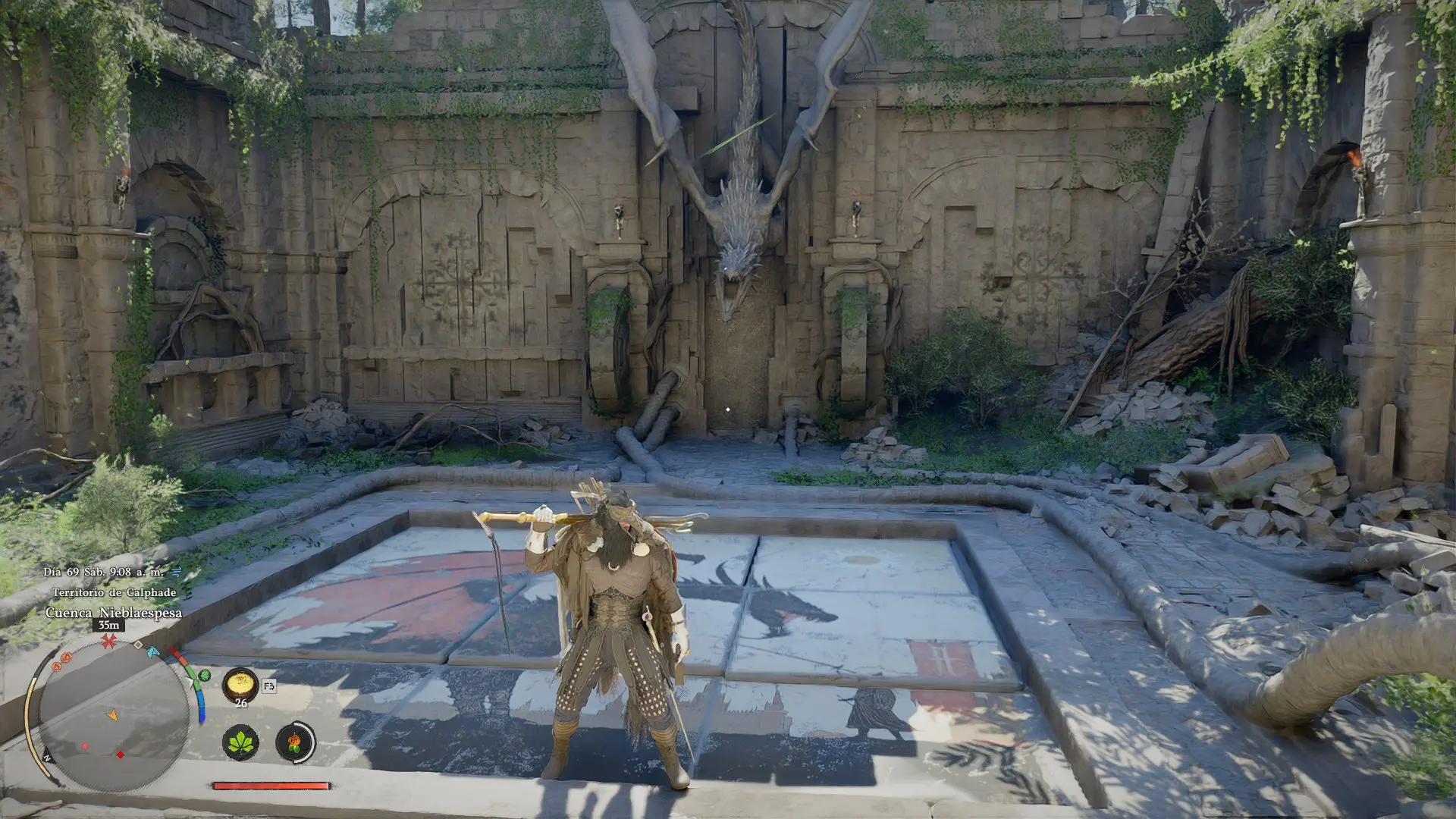Click the green creature icon beside minimap
1456x819 pixels.
204,676
